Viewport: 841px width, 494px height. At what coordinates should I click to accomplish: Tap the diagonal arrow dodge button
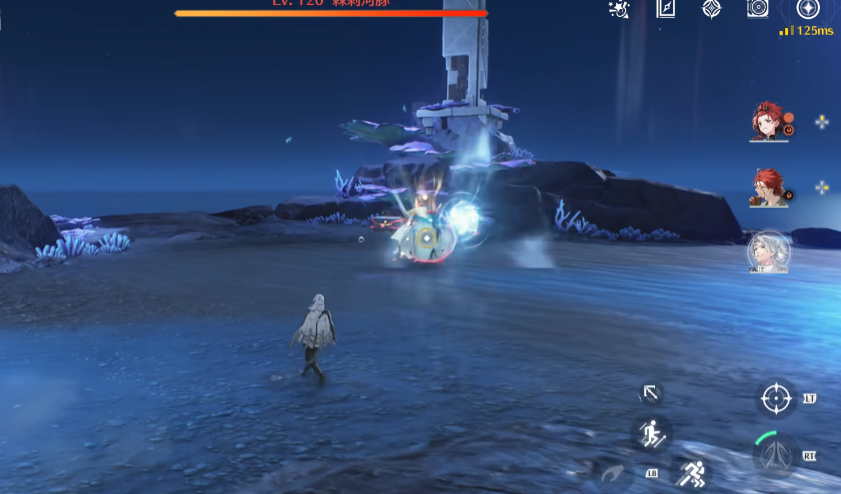point(651,393)
